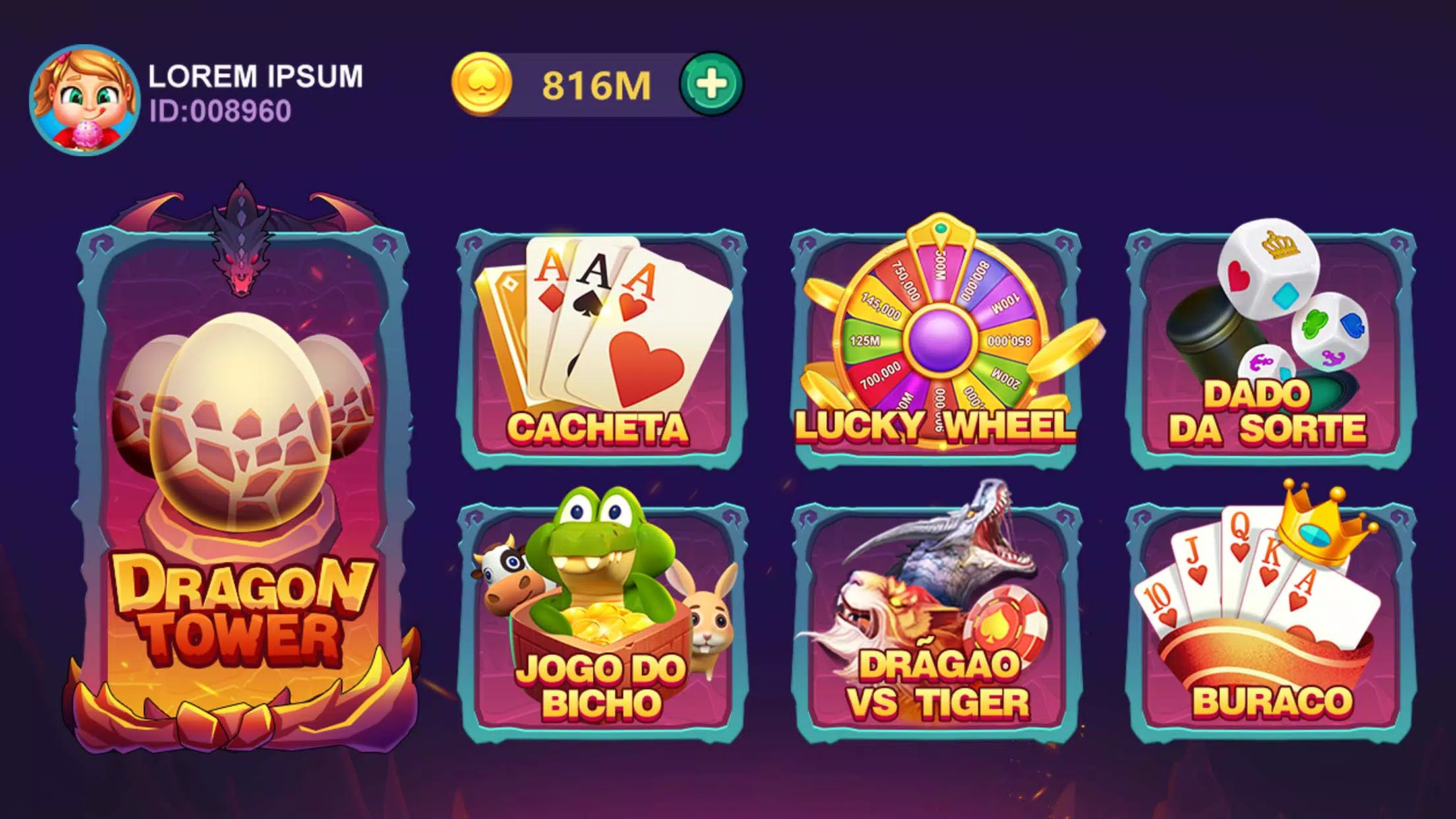Image resolution: width=1456 pixels, height=819 pixels.
Task: Start the Dragao vs Tiger game
Action: click(x=936, y=620)
